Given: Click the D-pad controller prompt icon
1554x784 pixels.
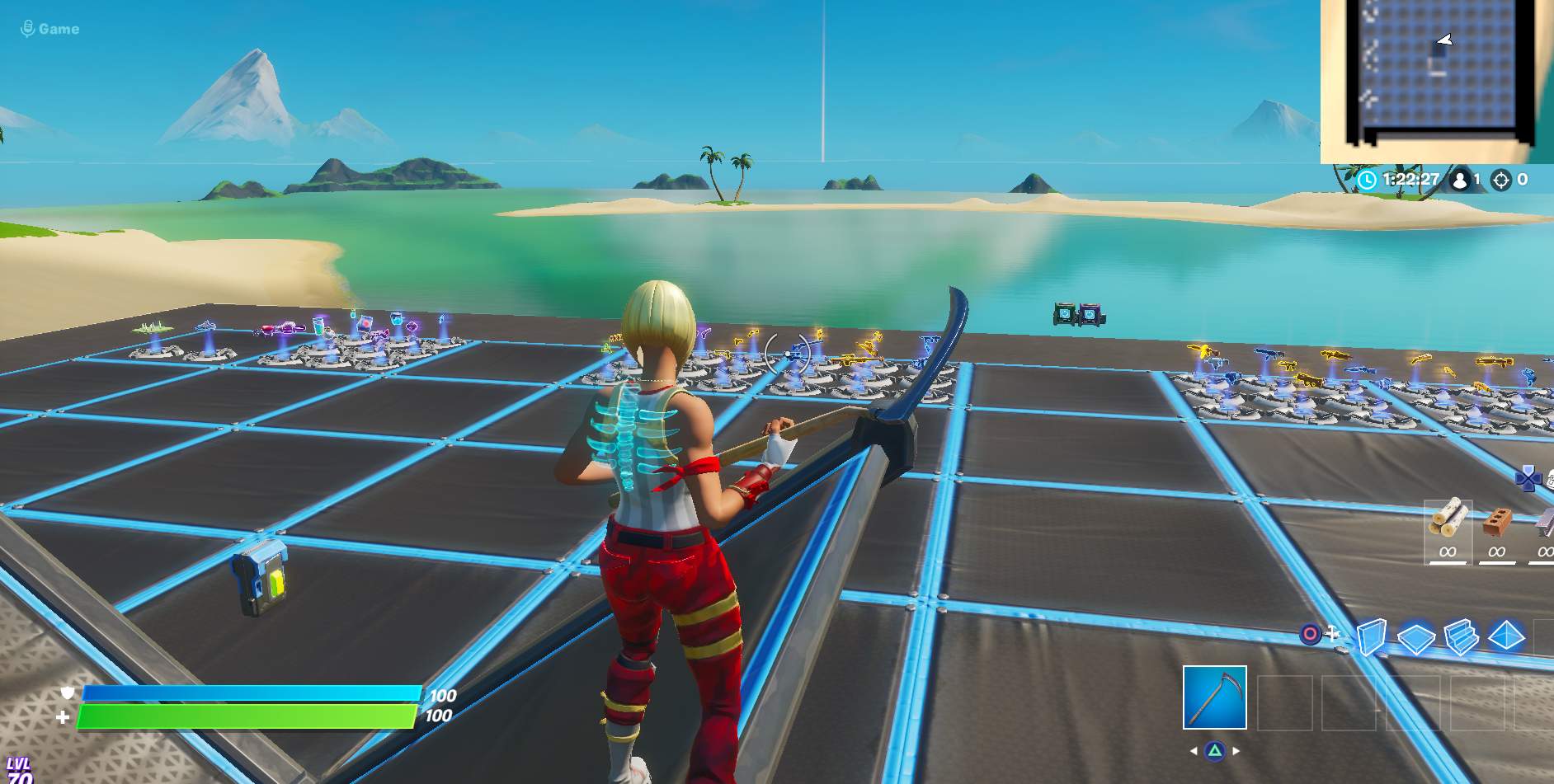Looking at the screenshot, I should (x=1530, y=478).
